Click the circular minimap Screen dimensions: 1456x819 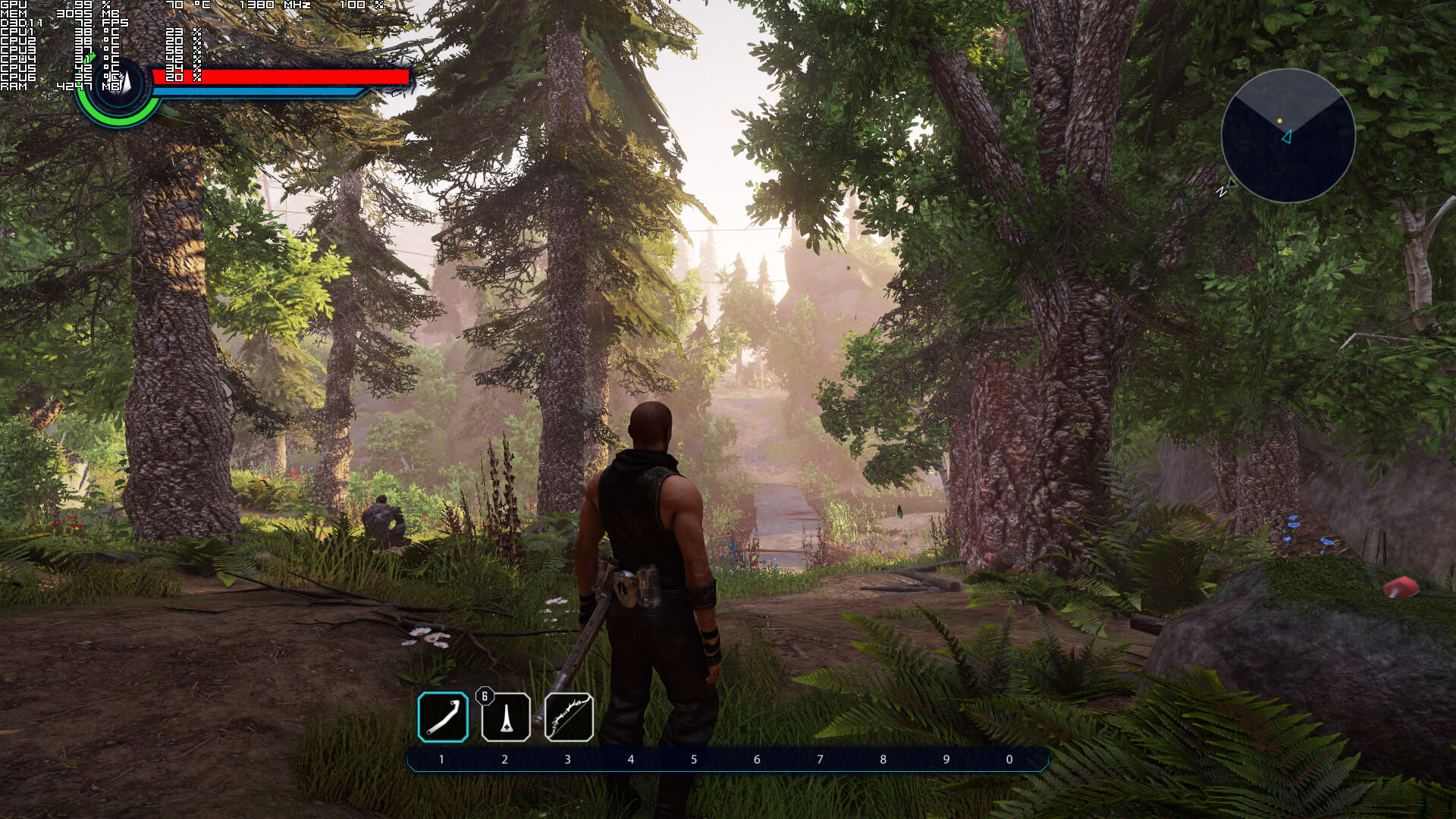1288,136
